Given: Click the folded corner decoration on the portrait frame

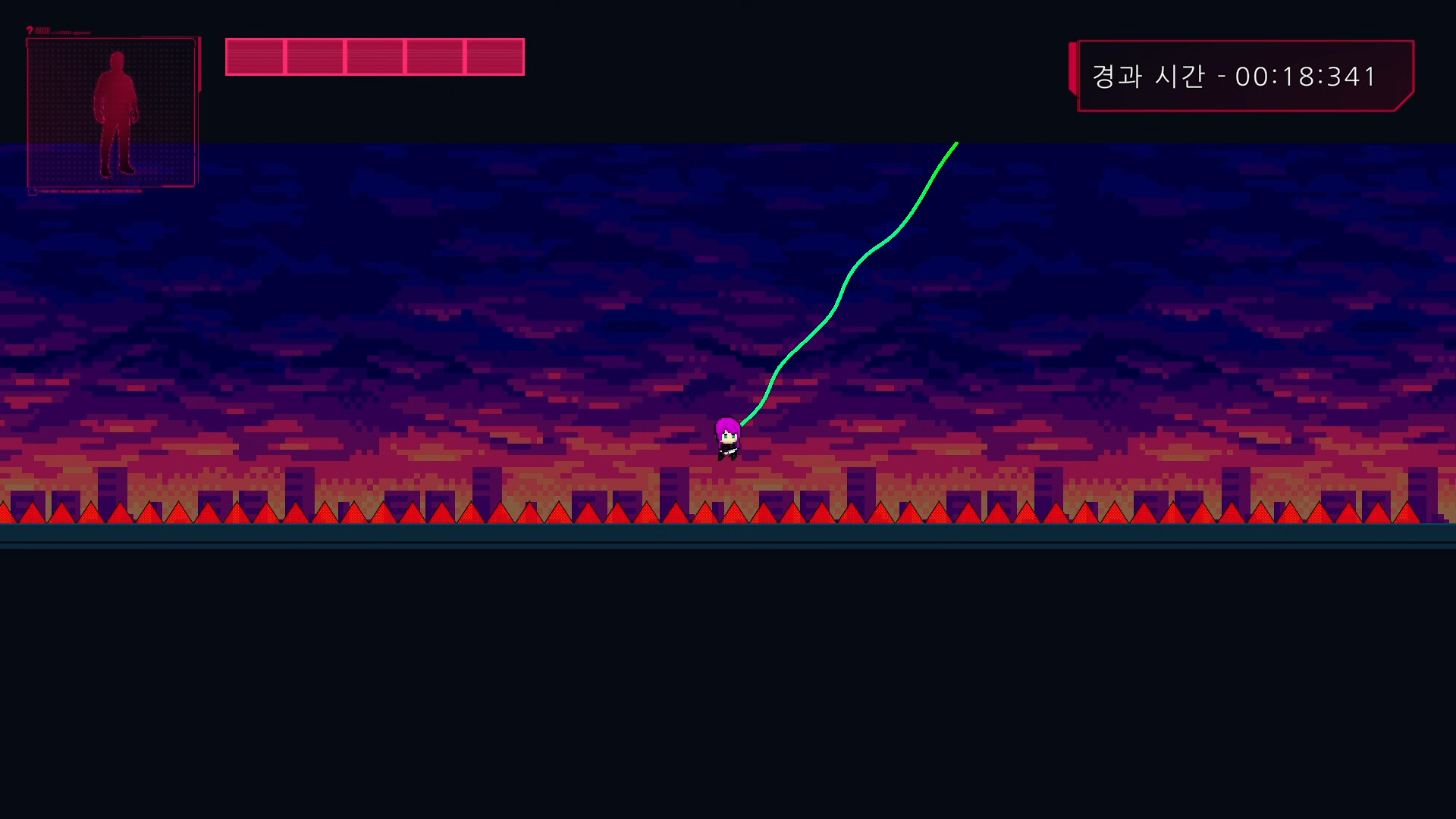Looking at the screenshot, I should pyautogui.click(x=33, y=190).
